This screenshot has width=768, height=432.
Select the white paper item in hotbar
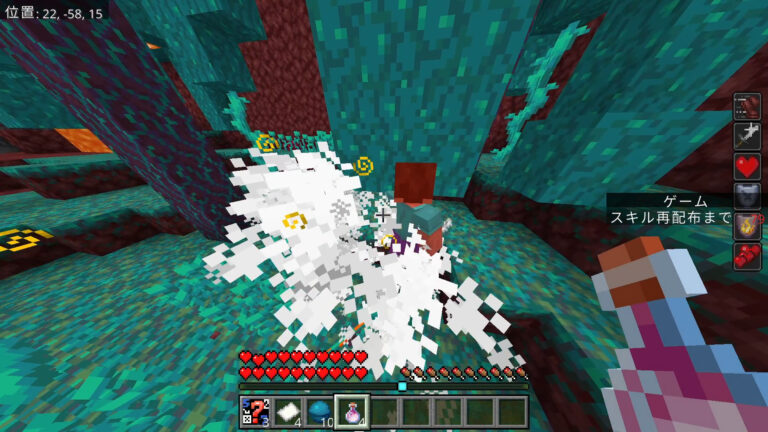point(286,411)
